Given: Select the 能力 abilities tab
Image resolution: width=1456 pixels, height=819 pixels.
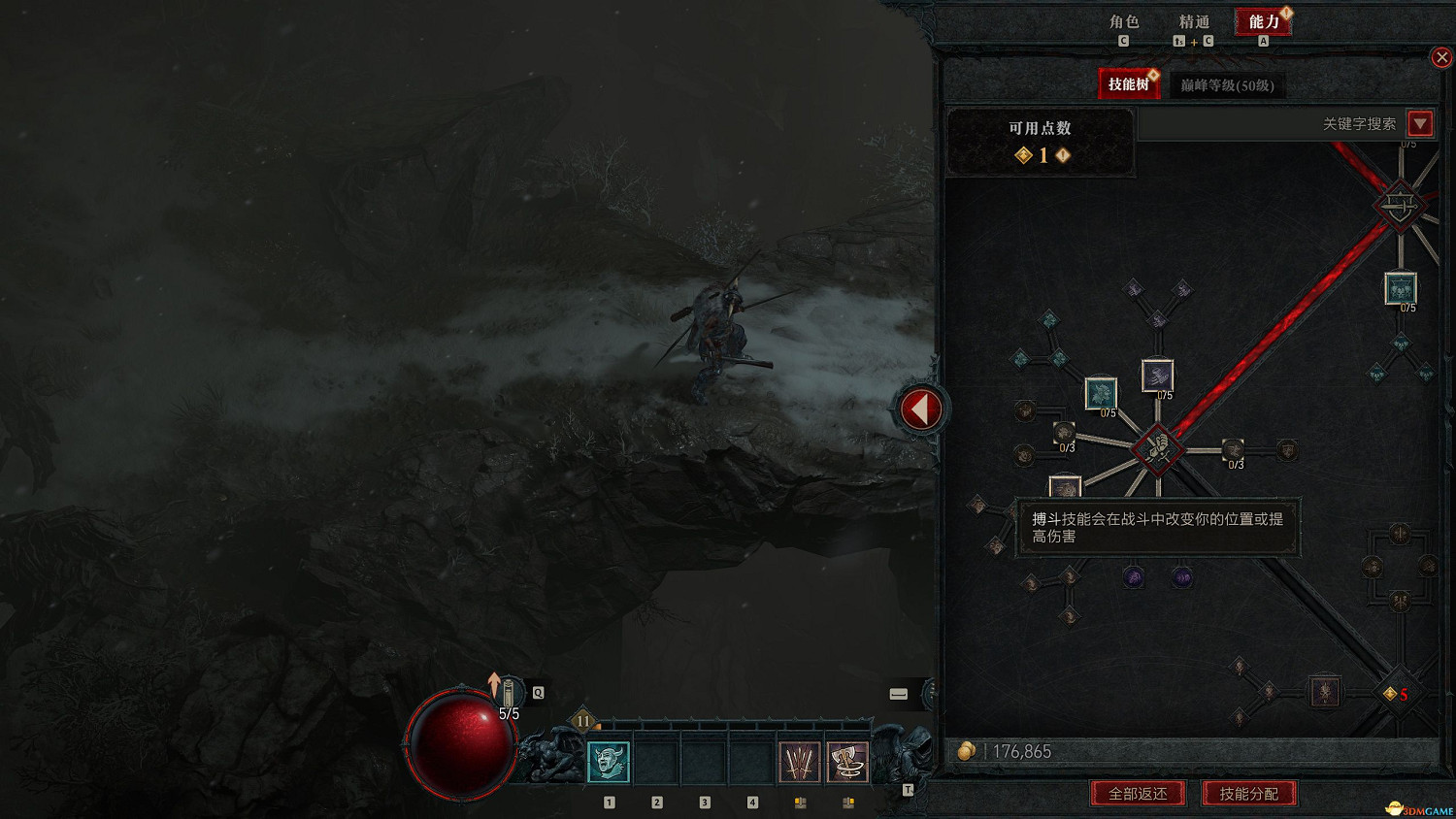Looking at the screenshot, I should (1263, 22).
